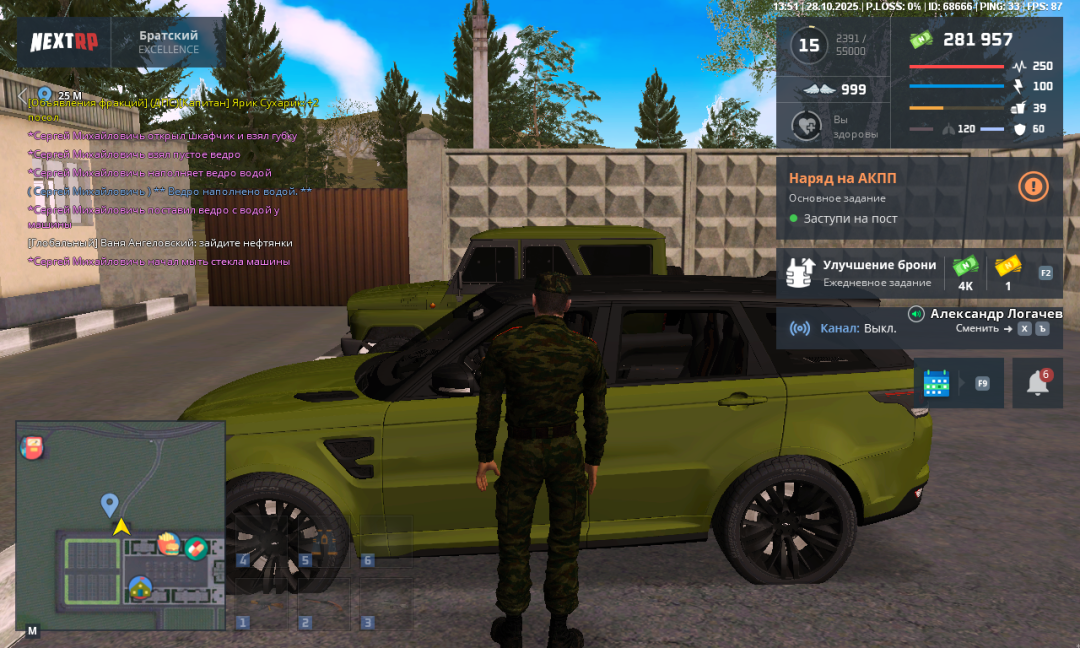The width and height of the screenshot is (1080, 648).
Task: Select the gas station marker on minimap
Action: [32, 447]
